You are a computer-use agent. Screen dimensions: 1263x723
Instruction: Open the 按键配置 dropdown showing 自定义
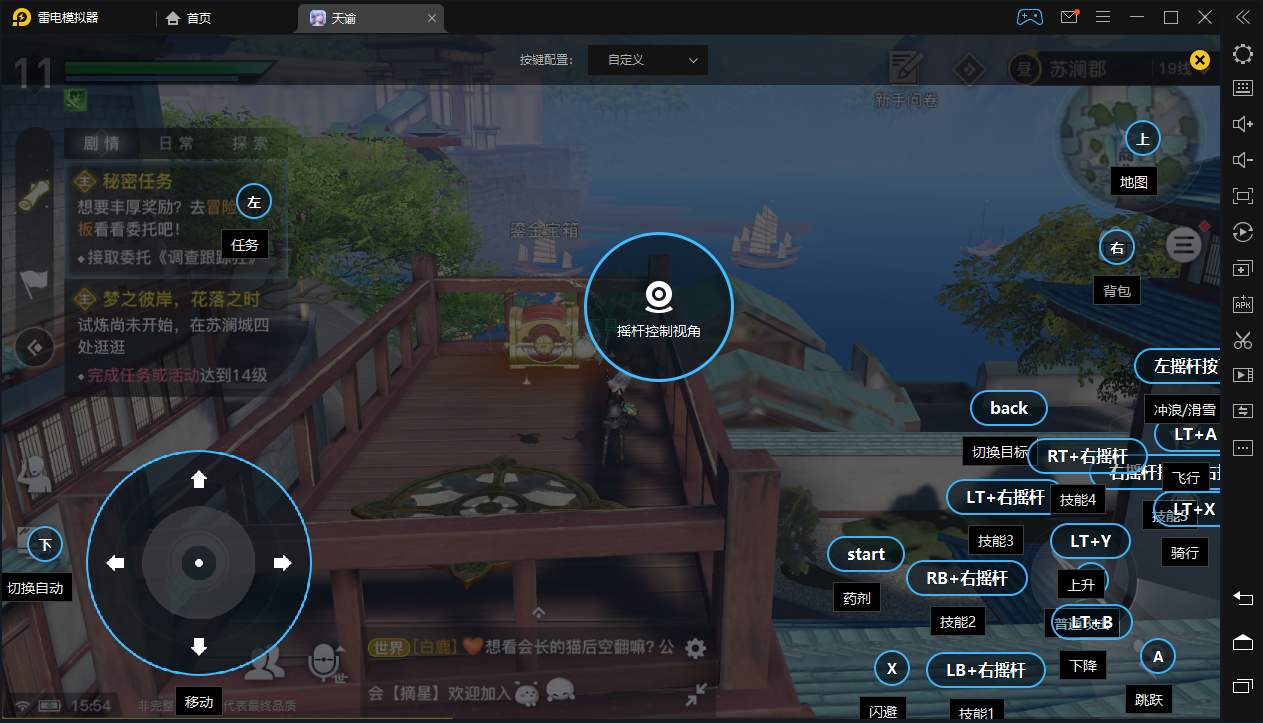(x=648, y=60)
